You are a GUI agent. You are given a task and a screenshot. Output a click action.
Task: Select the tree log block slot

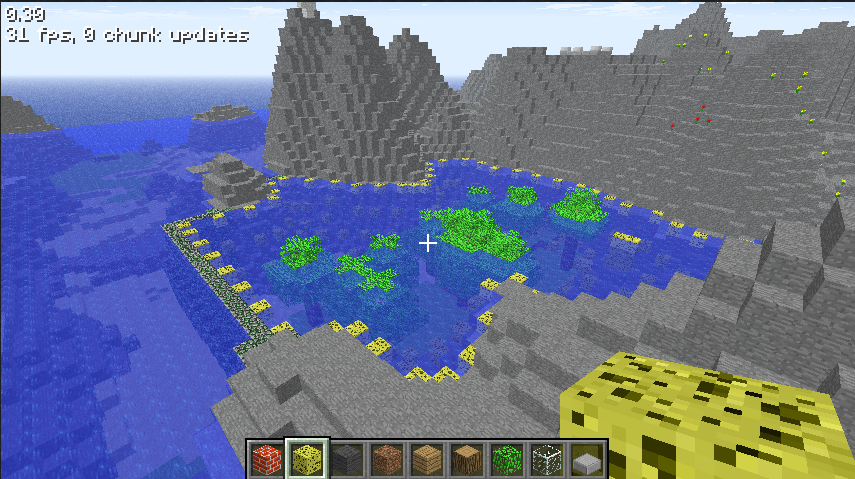pyautogui.click(x=467, y=460)
